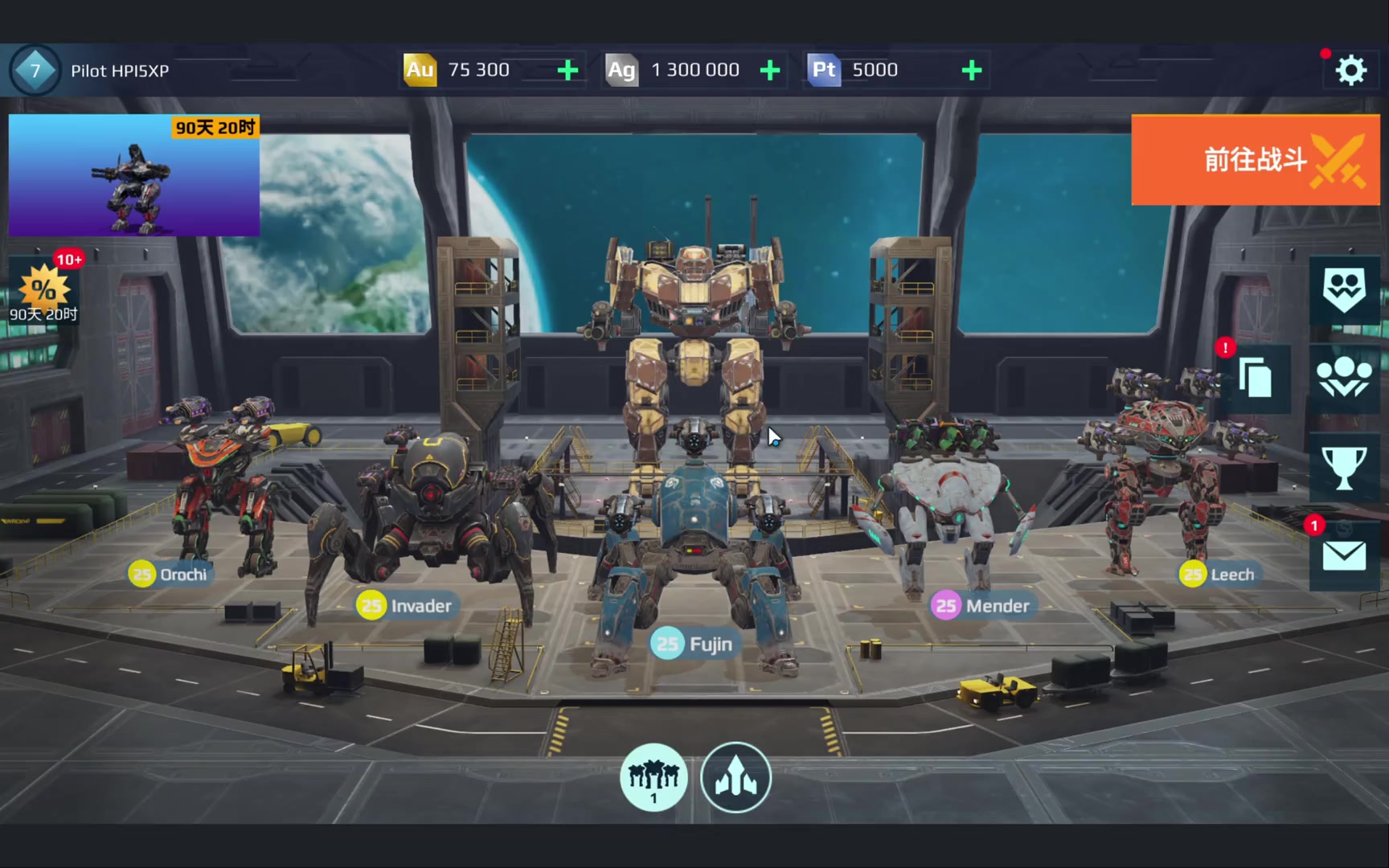1389x868 pixels.
Task: Open the trophy leaderboard icon
Action: (x=1343, y=467)
